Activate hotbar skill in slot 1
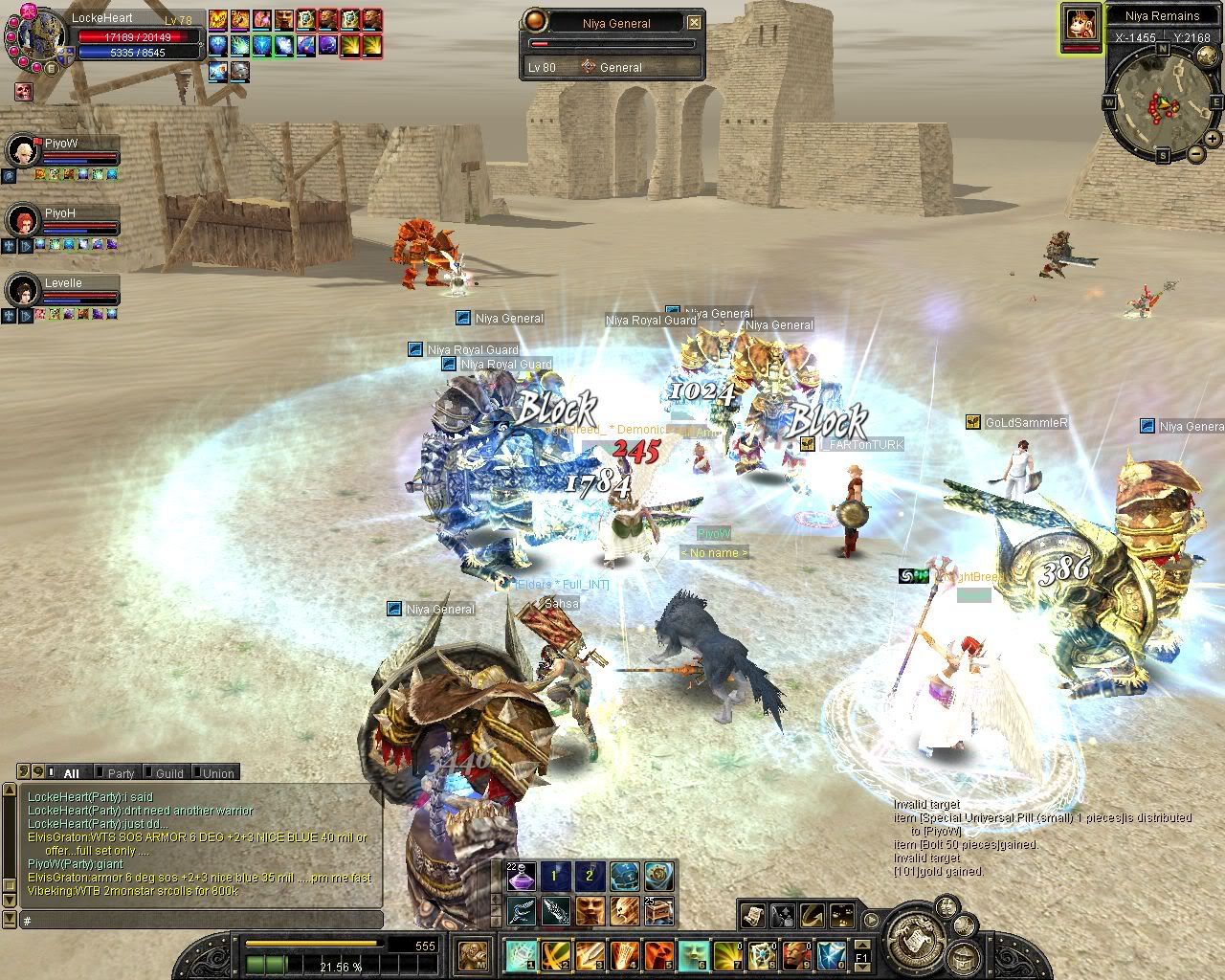Image resolution: width=1225 pixels, height=980 pixels. (x=522, y=954)
